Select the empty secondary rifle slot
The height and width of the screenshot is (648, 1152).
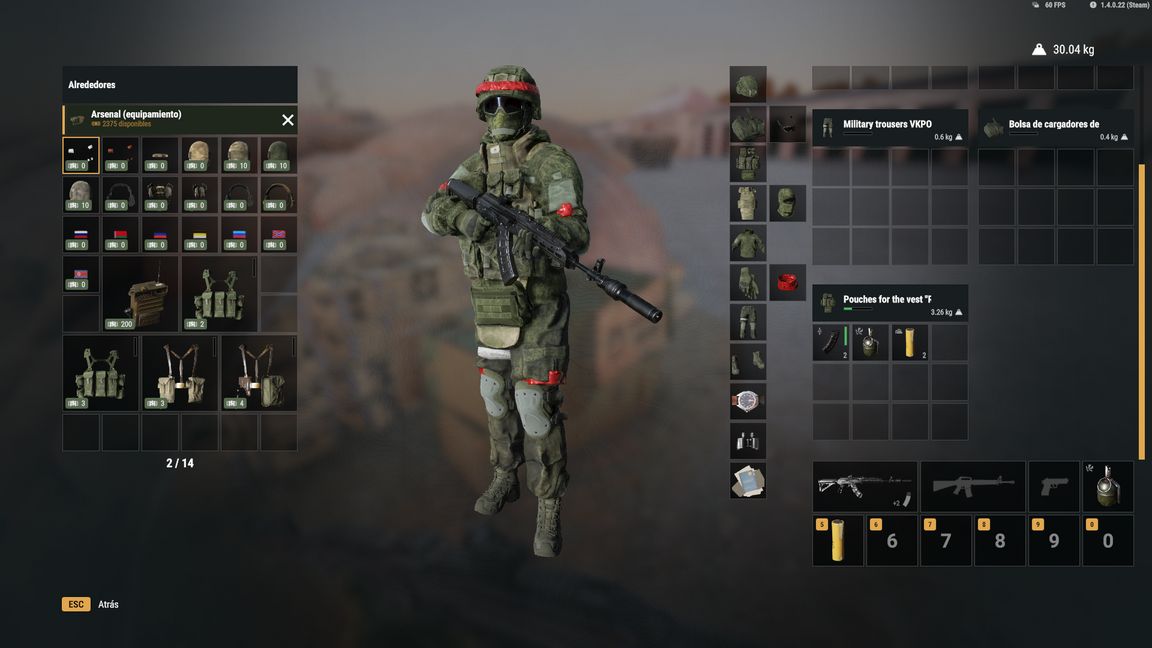(973, 487)
